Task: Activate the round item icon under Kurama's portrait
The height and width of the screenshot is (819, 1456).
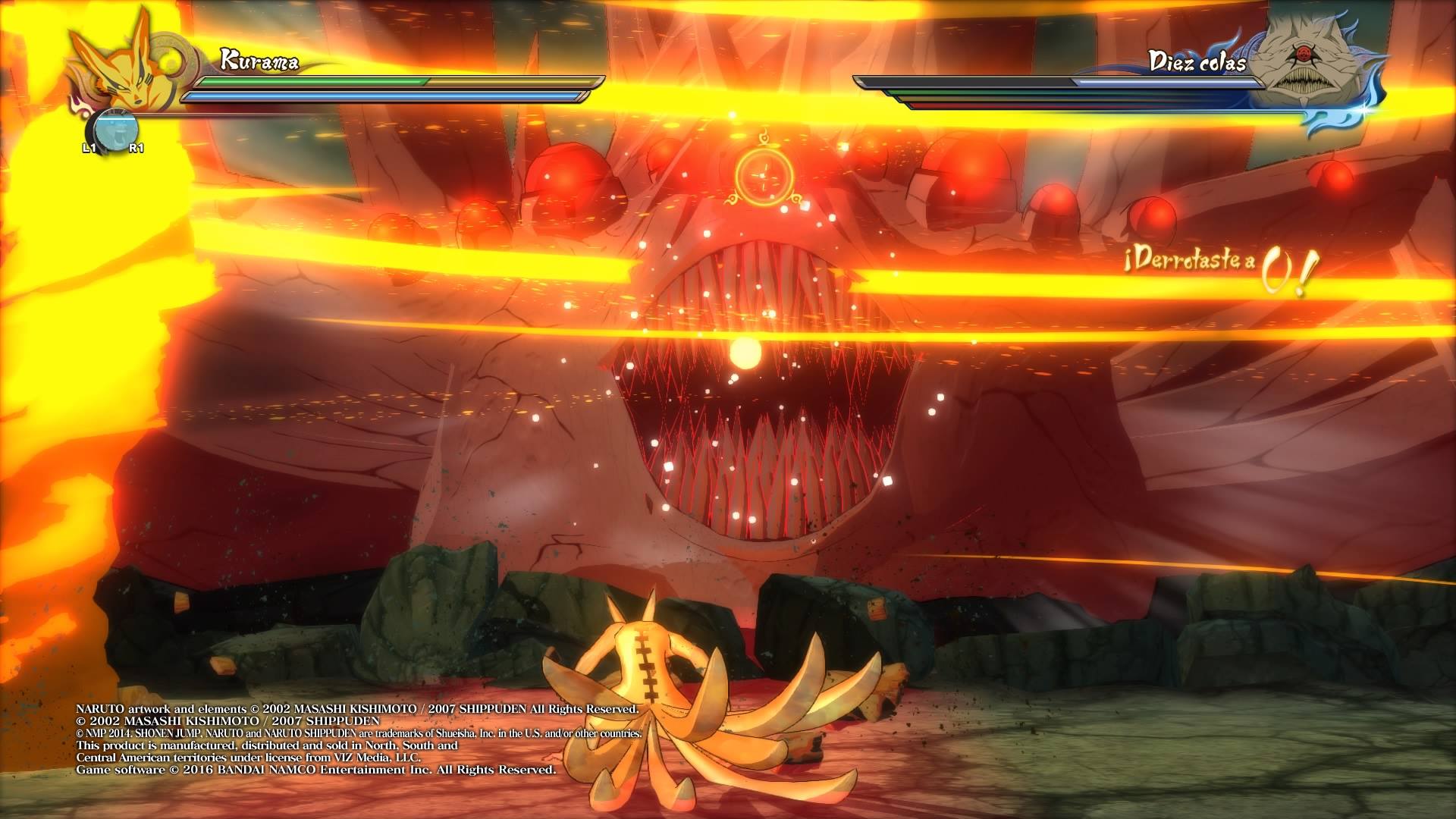Action: coord(113,128)
